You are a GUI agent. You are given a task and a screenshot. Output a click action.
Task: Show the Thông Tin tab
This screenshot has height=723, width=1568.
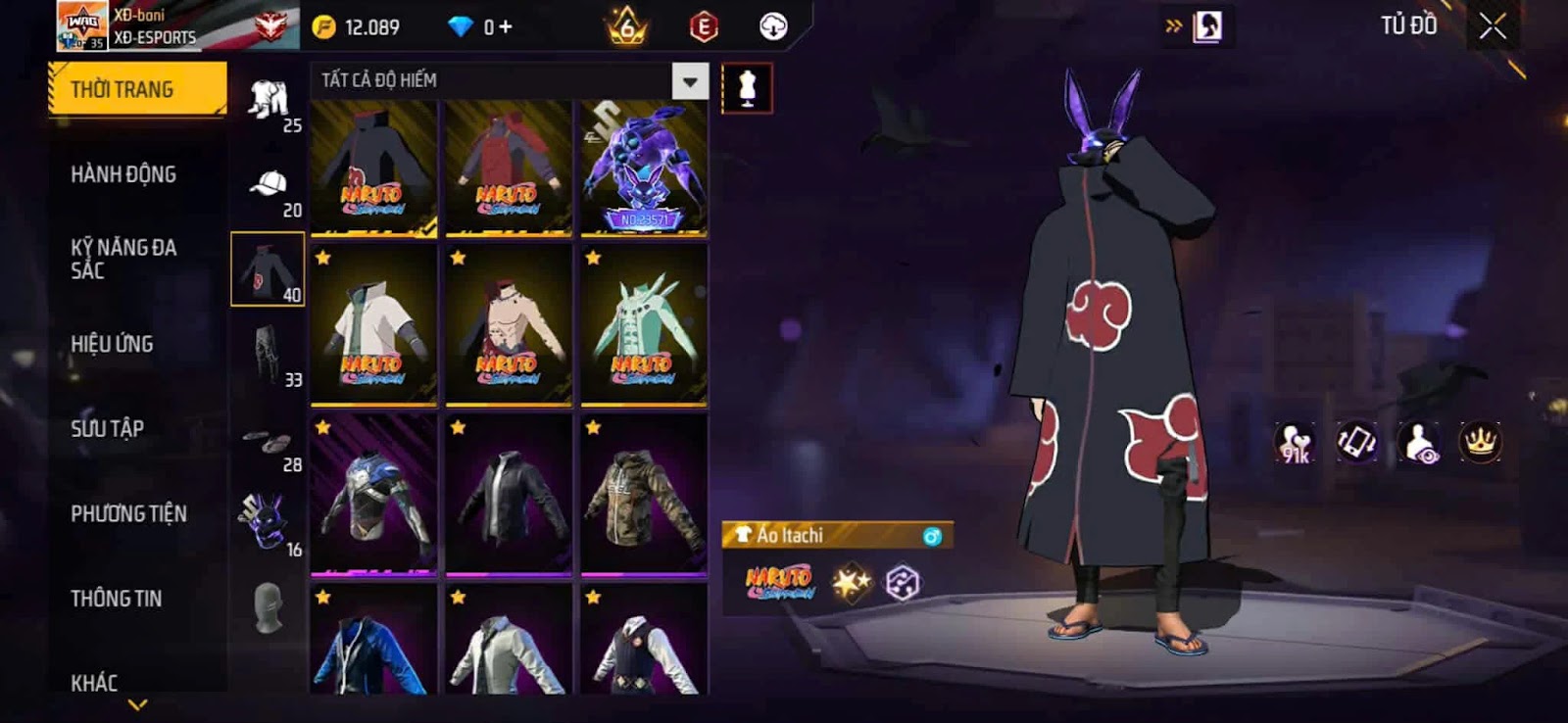click(x=116, y=599)
